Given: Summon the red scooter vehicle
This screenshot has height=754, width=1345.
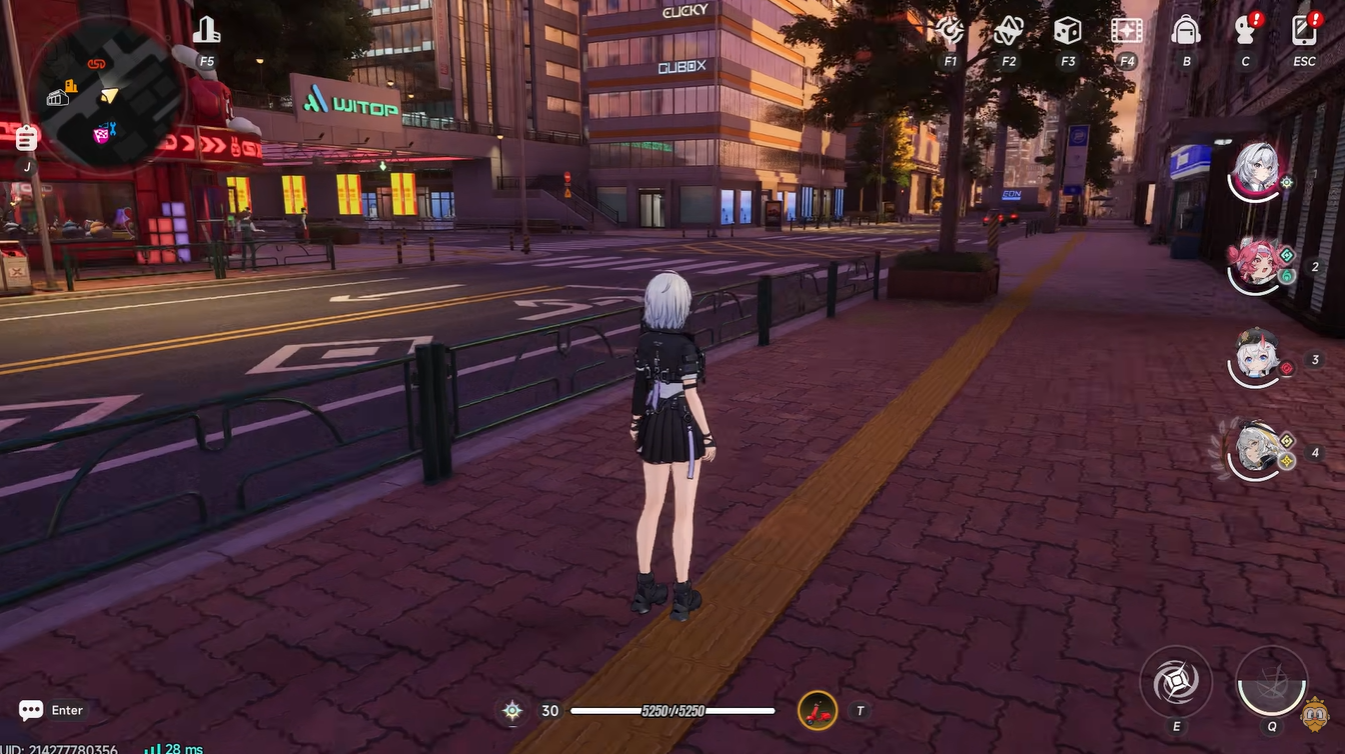Looking at the screenshot, I should point(817,711).
